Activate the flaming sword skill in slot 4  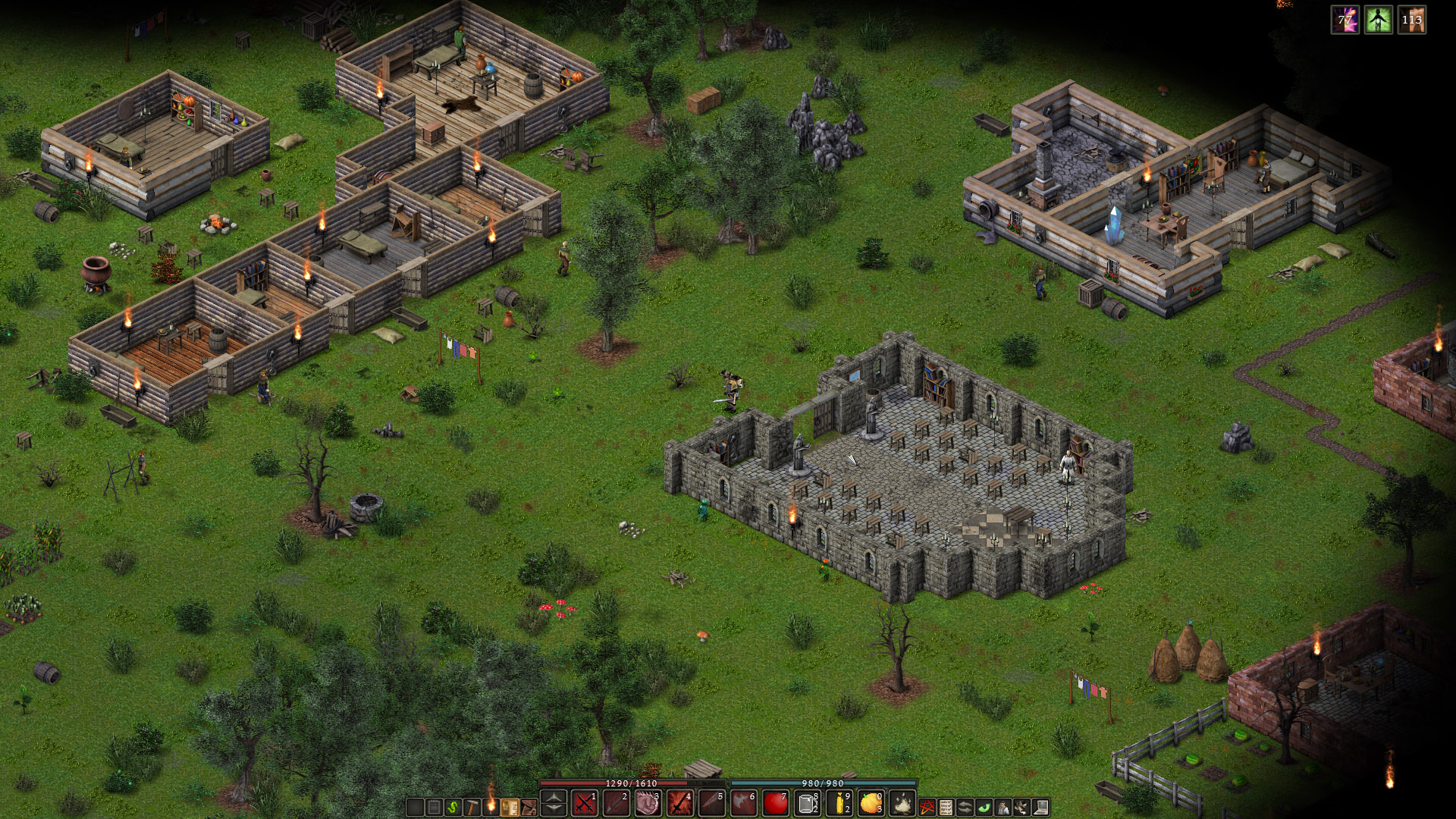point(679,803)
